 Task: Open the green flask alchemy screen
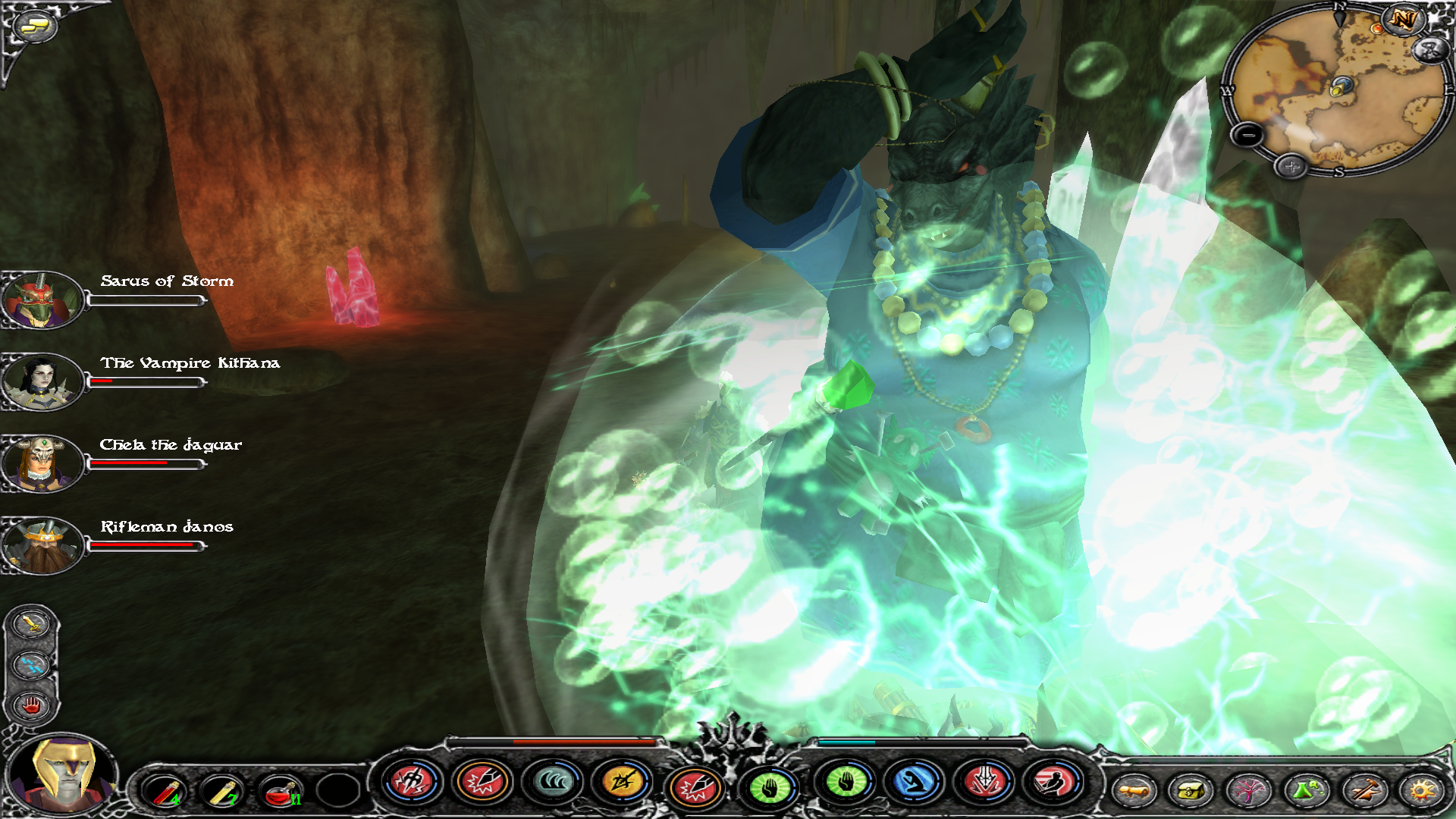(x=1306, y=791)
